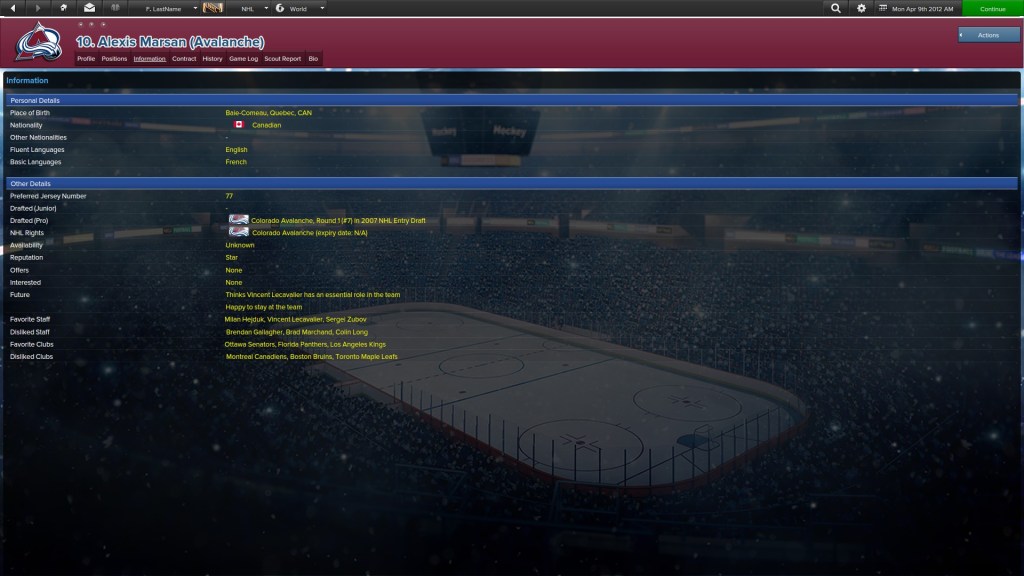The height and width of the screenshot is (576, 1024).
Task: View the History tab
Action: 212,59
